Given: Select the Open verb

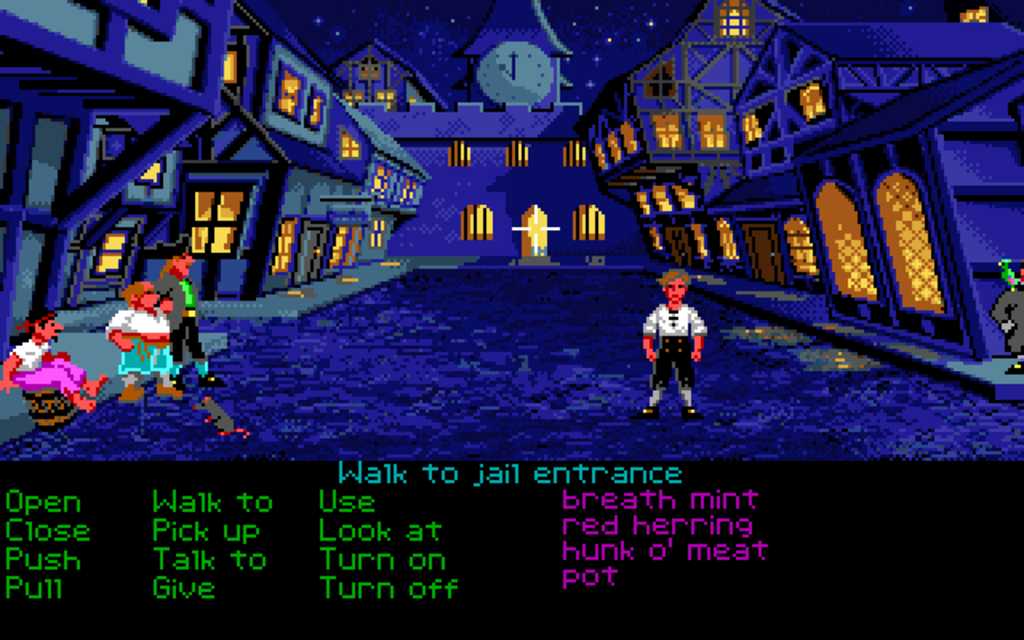Looking at the screenshot, I should click(x=43, y=502).
